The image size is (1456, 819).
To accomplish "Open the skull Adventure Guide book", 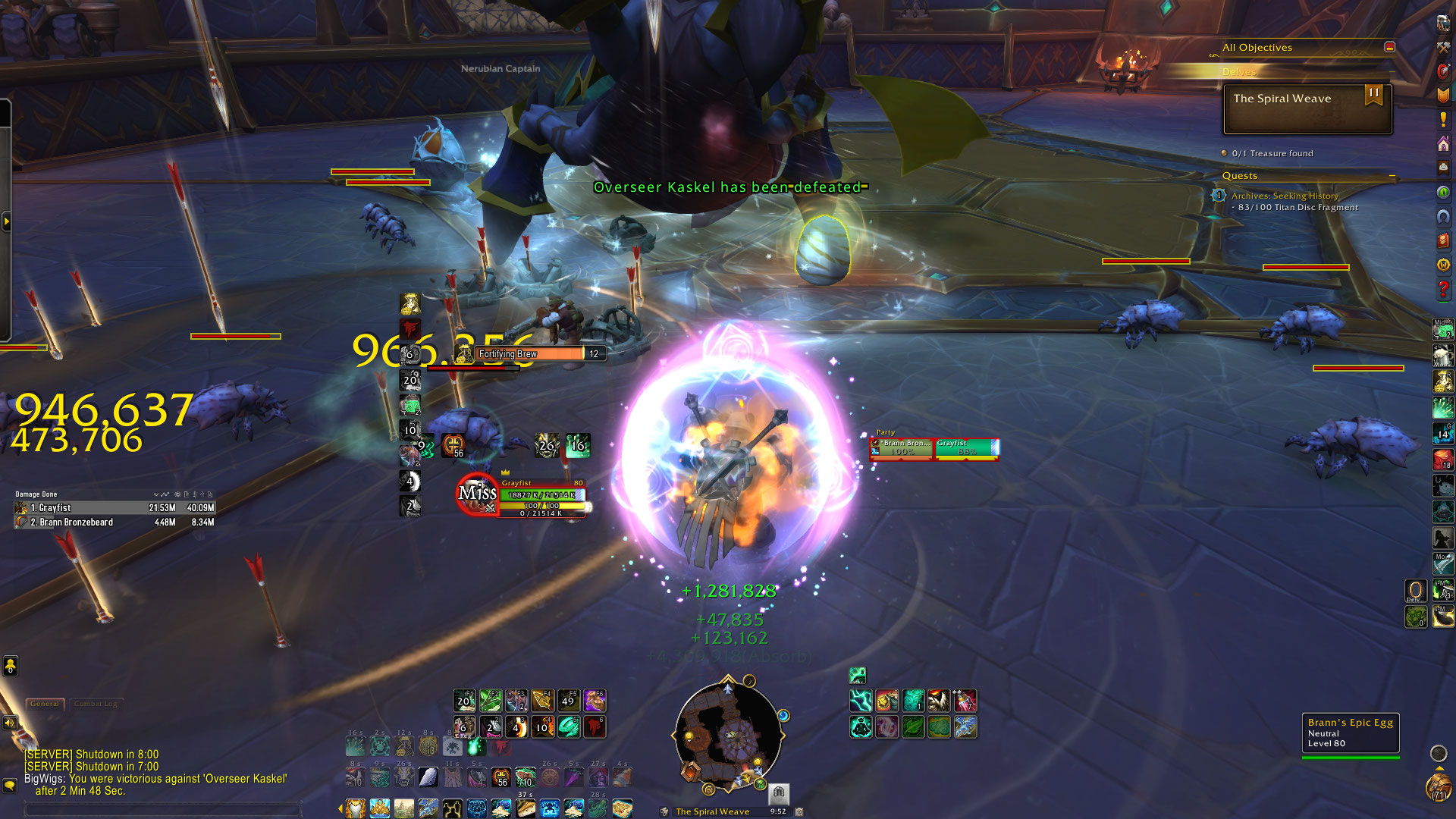I will (1443, 241).
